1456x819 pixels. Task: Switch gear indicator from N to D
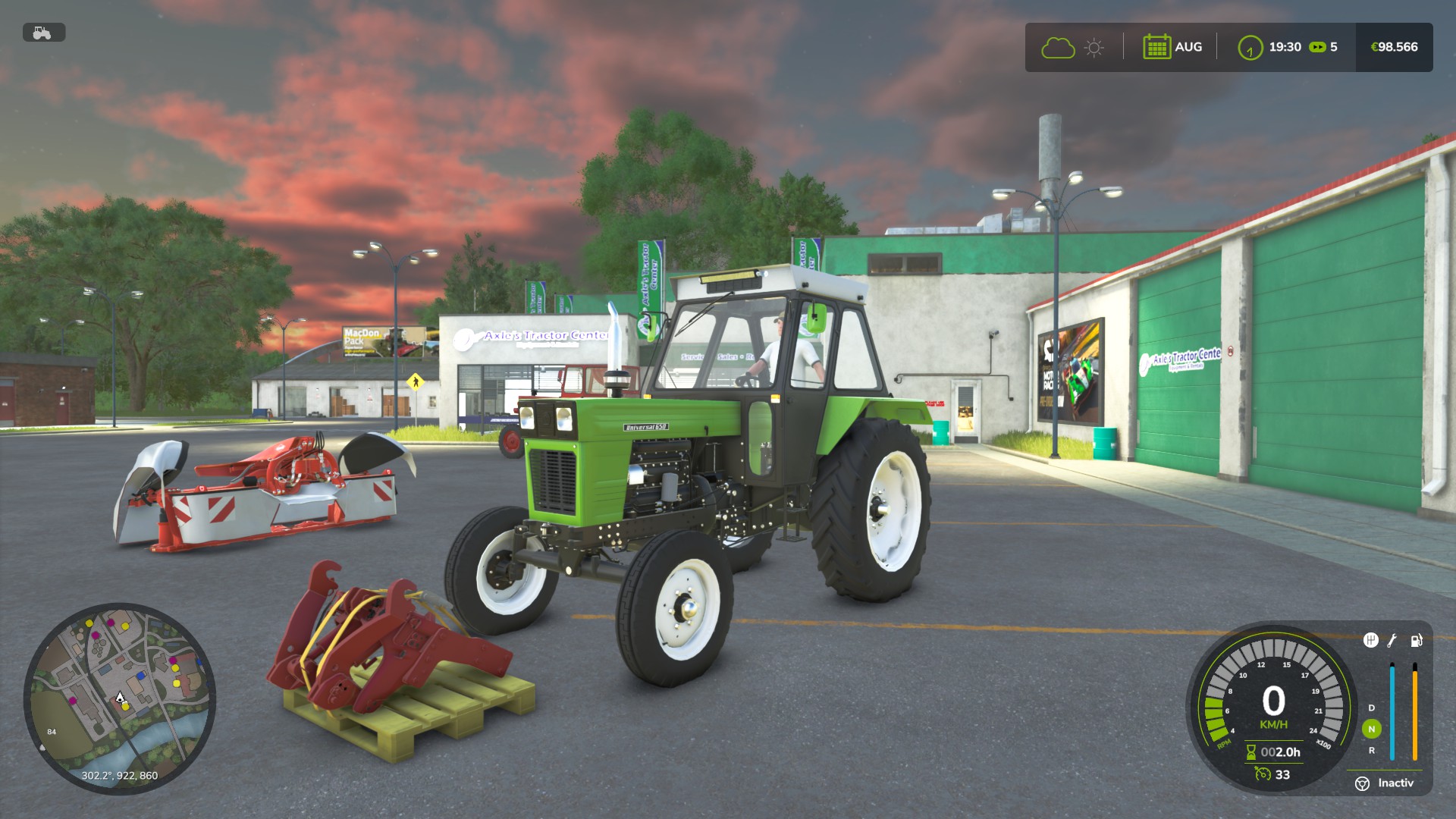point(1371,708)
